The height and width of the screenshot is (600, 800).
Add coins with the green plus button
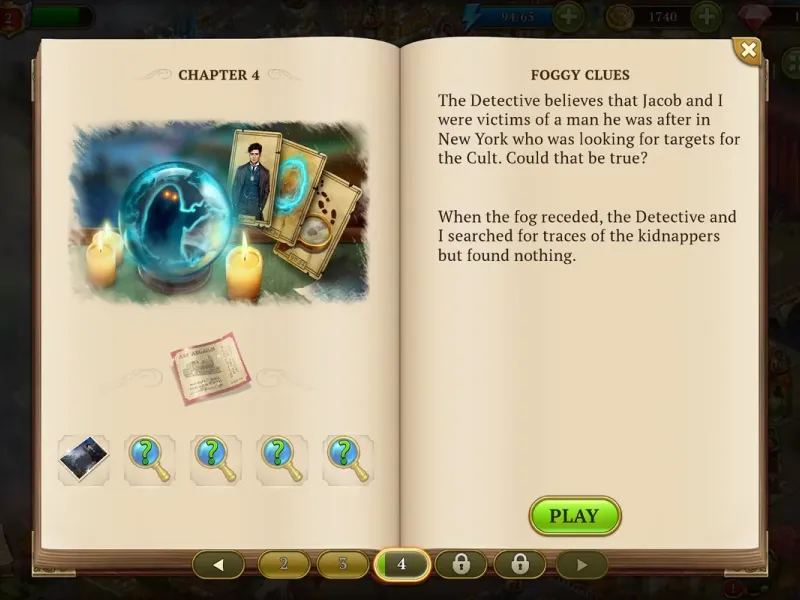pyautogui.click(x=706, y=16)
